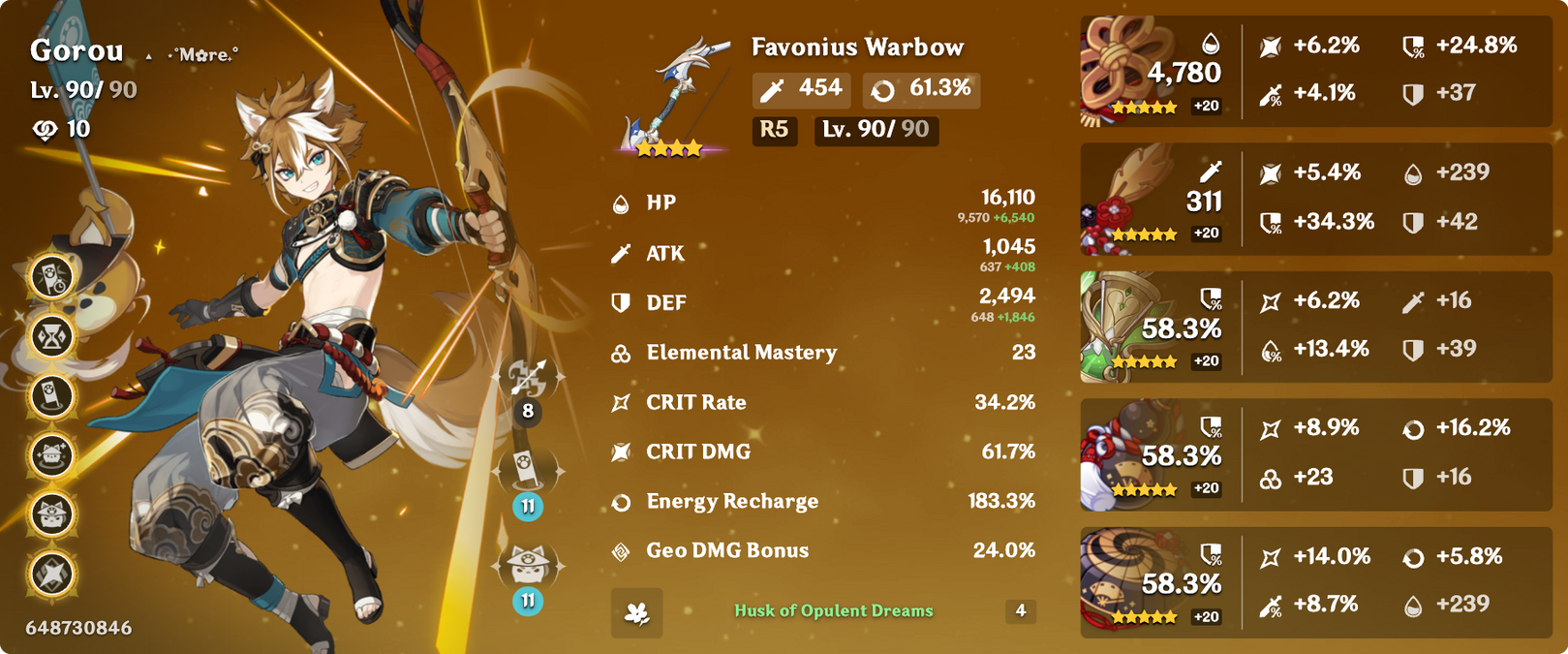This screenshot has width=1568, height=654.
Task: Click the Husk of Opulent Dreams set icon
Action: (636, 612)
